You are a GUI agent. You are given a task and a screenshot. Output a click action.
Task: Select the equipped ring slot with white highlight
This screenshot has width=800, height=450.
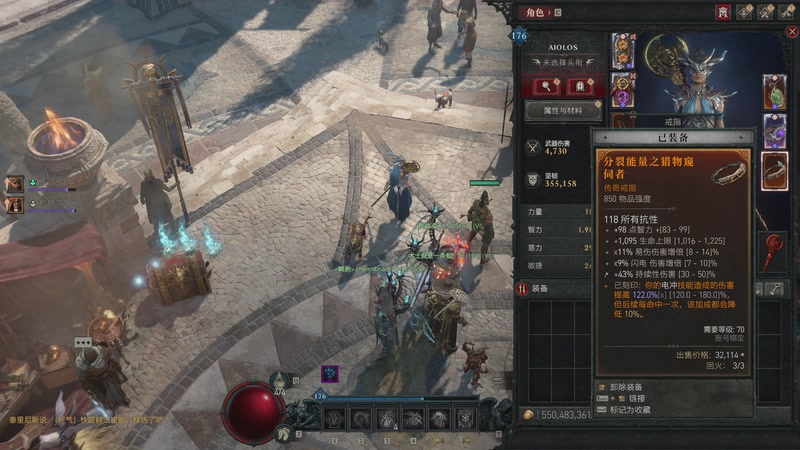(775, 171)
